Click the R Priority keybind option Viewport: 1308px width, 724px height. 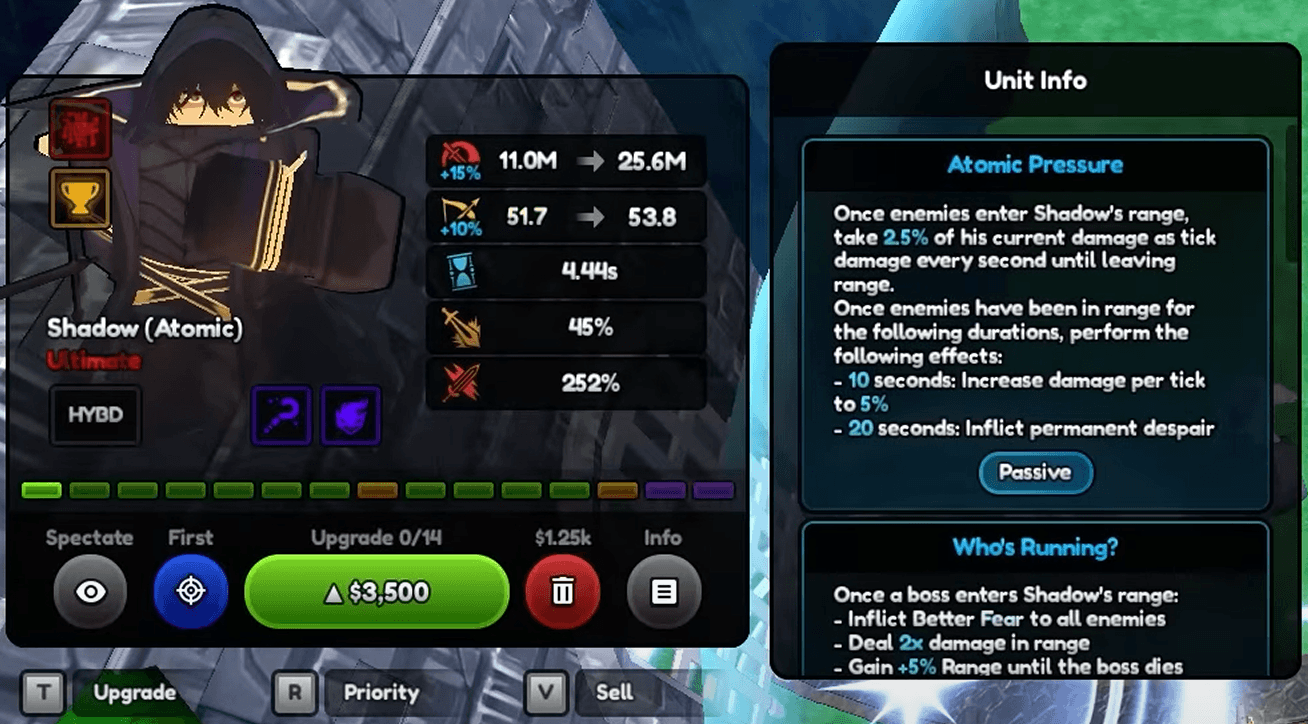point(294,691)
